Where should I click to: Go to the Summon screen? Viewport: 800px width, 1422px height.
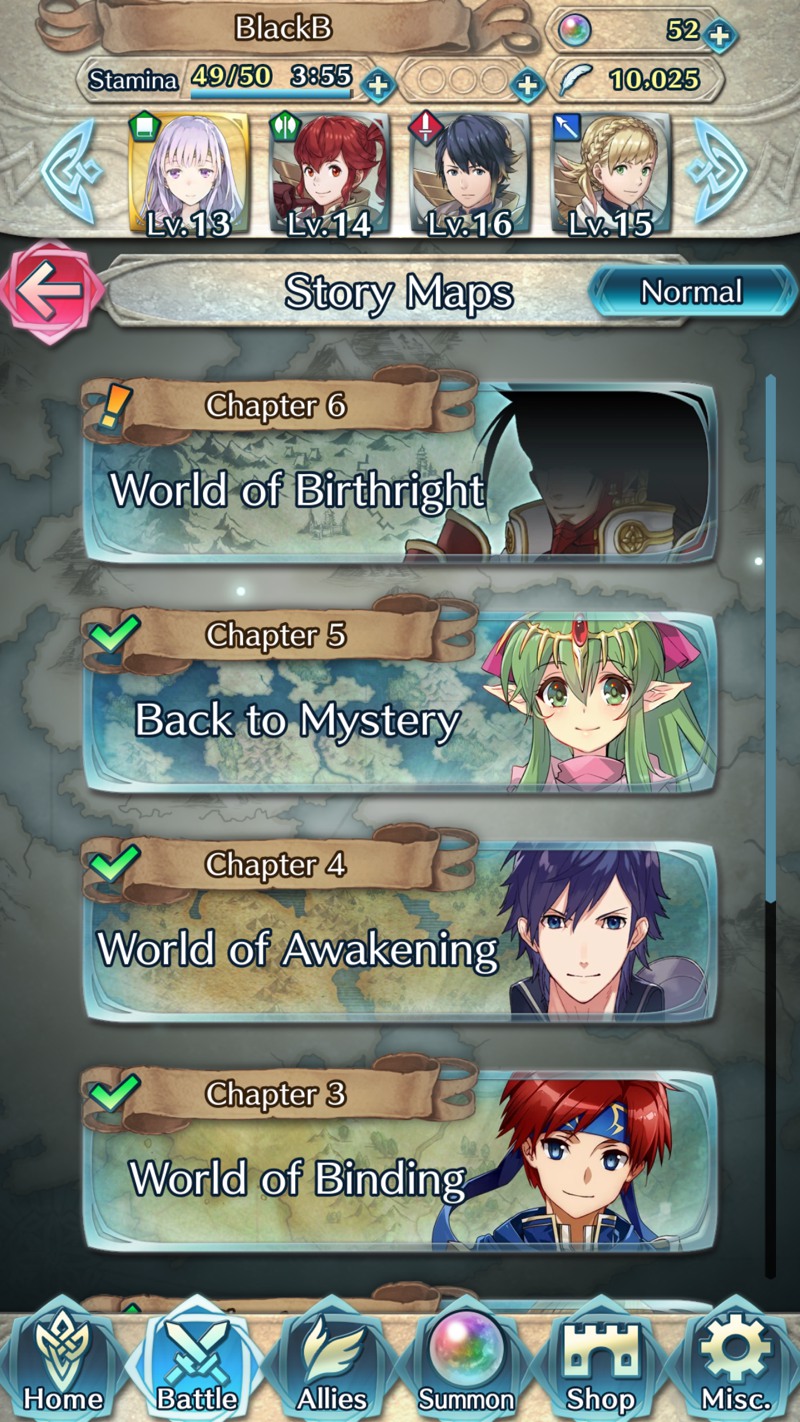(466, 1366)
